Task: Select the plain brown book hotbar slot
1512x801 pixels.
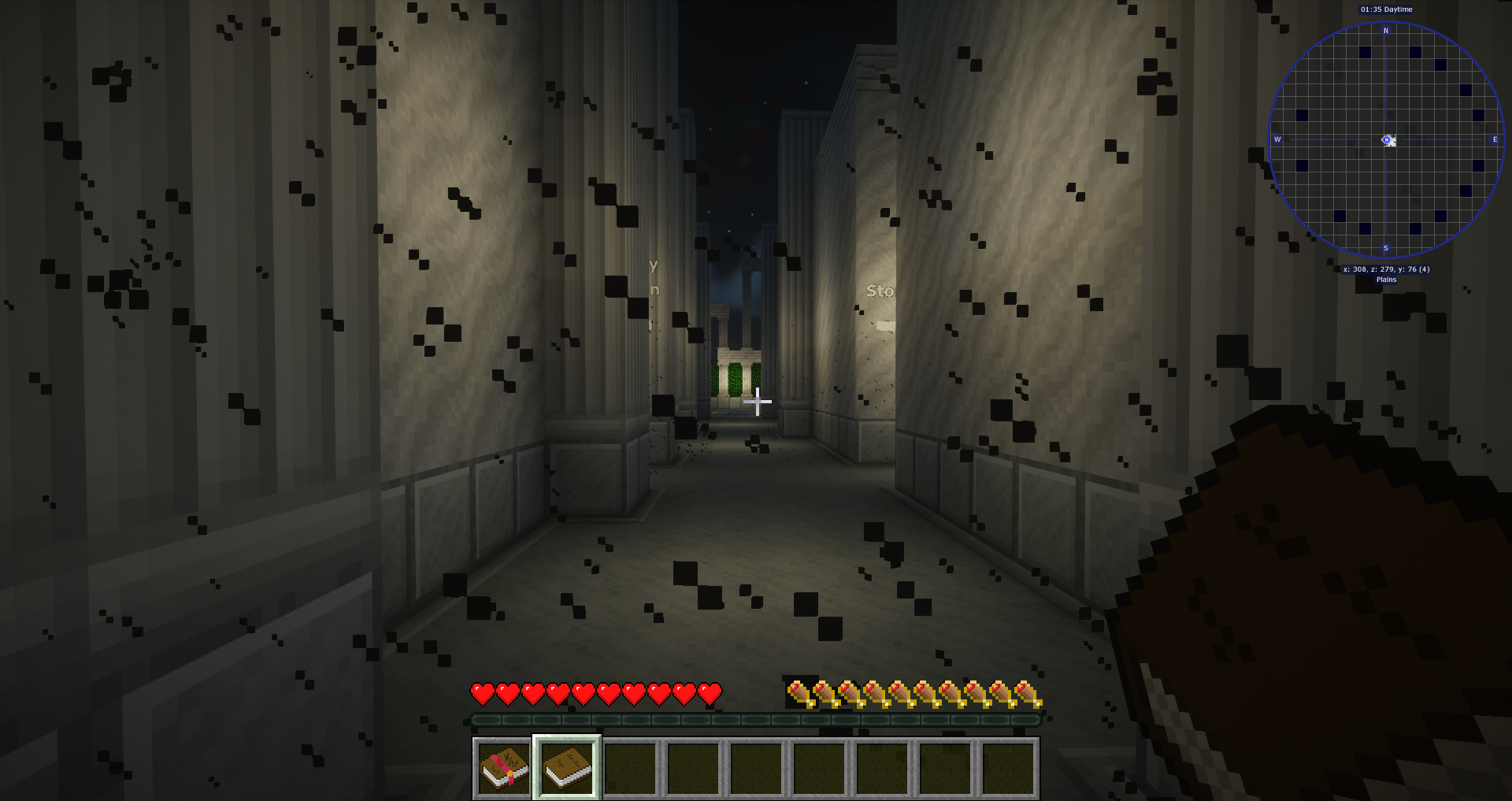Action: [567, 768]
